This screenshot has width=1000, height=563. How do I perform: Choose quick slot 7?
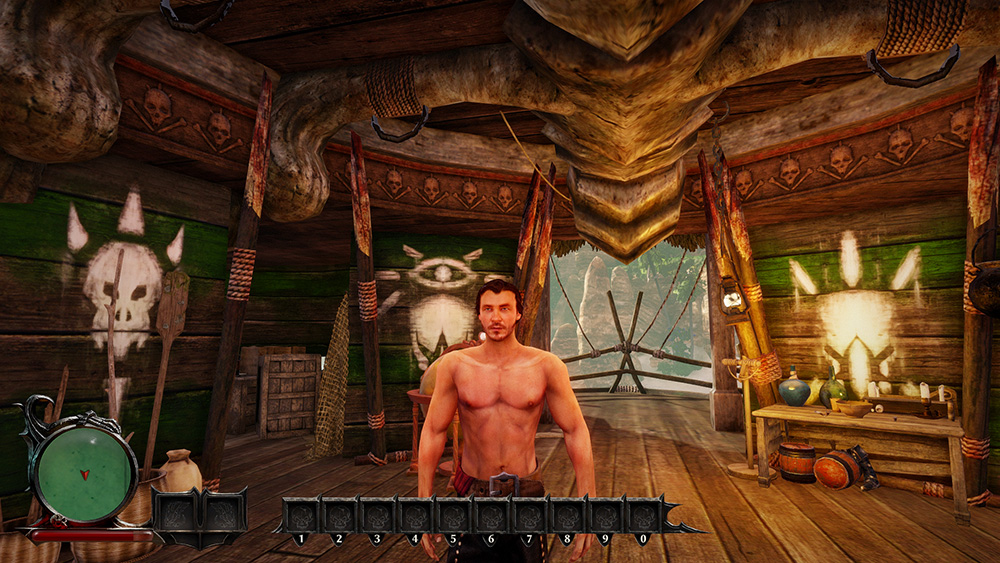tap(529, 516)
